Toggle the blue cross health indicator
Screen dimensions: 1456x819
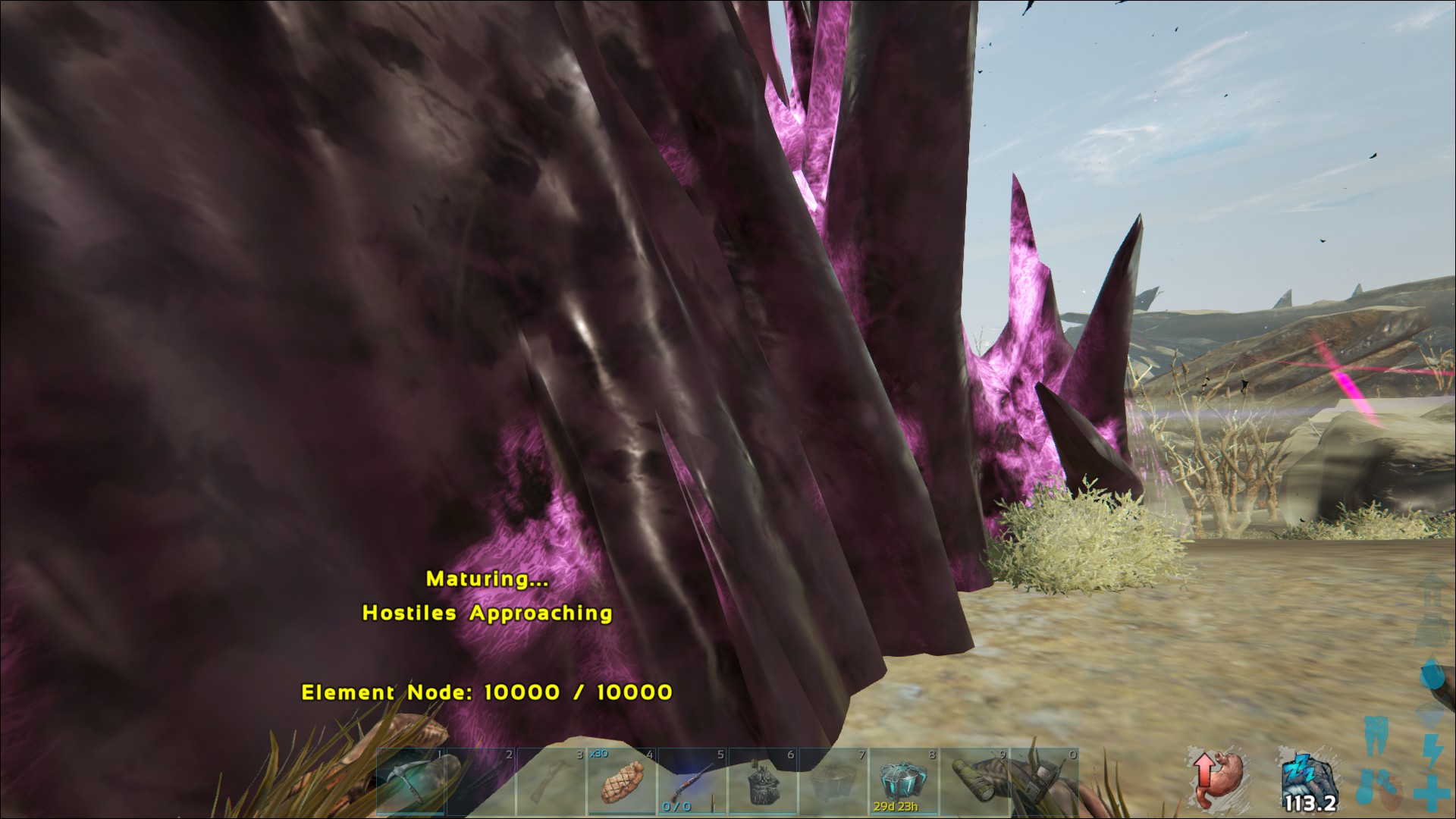point(1432,794)
